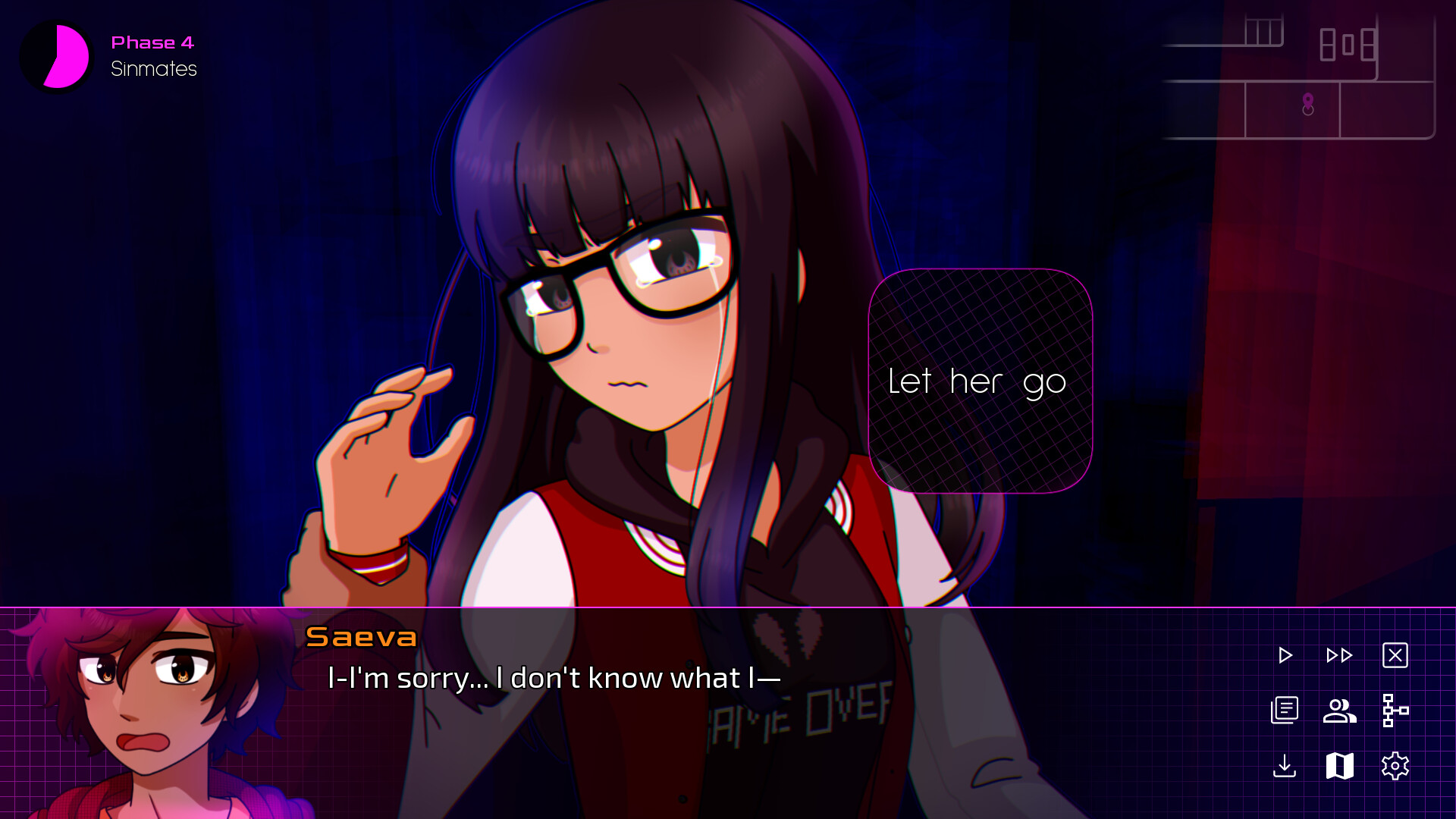Open the dialogue history log
Viewport: 1456px width, 819px height.
tap(1285, 711)
